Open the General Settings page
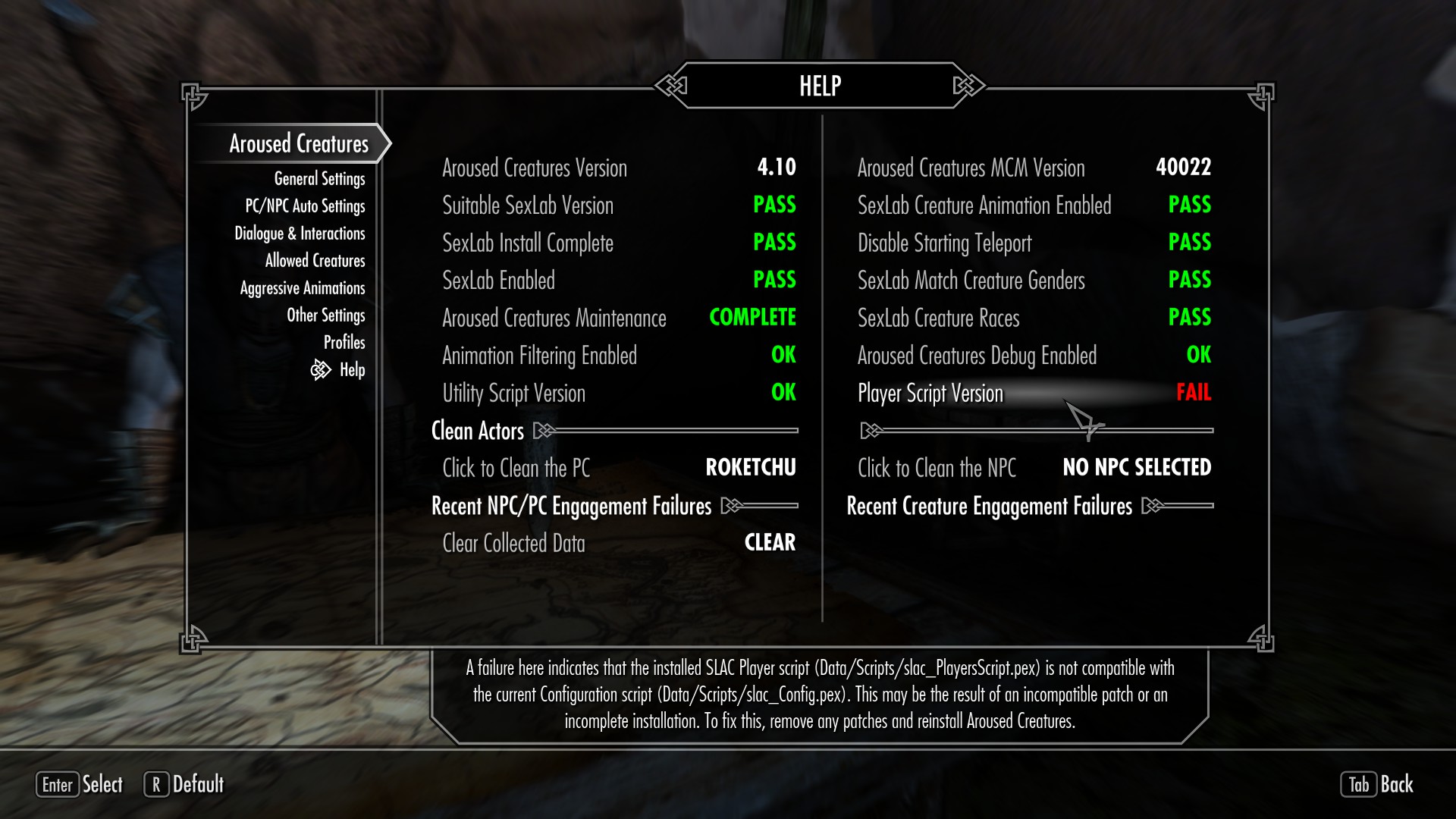This screenshot has width=1456, height=819. pos(319,179)
